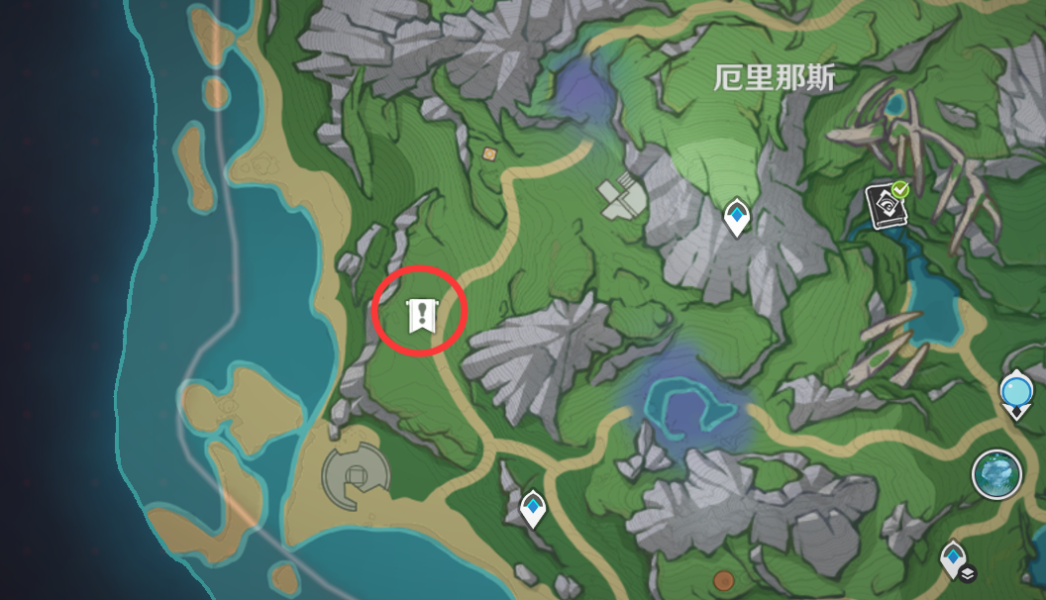Click the small orange square map marker
1046x600 pixels.
point(489,154)
